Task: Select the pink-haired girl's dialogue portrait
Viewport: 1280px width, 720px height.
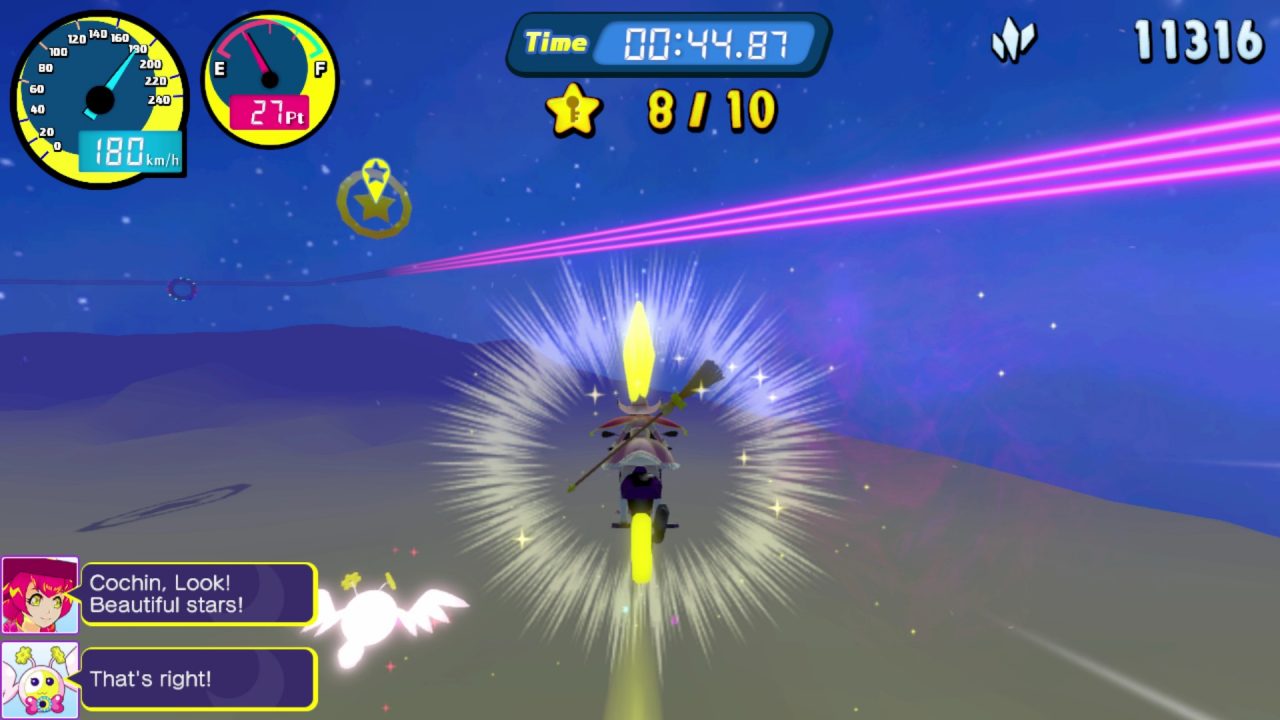Action: tap(40, 595)
